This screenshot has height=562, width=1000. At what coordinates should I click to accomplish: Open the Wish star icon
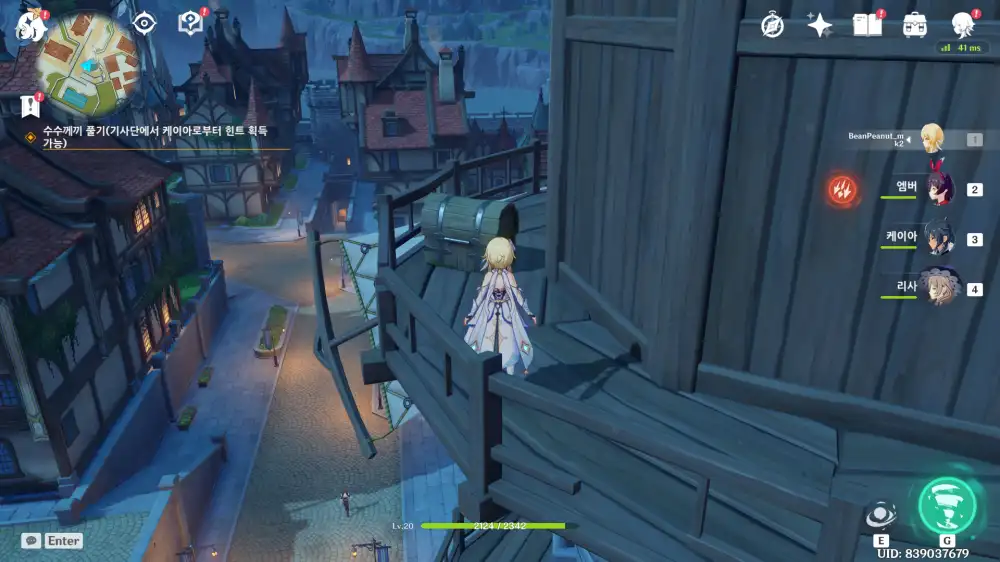[x=820, y=26]
